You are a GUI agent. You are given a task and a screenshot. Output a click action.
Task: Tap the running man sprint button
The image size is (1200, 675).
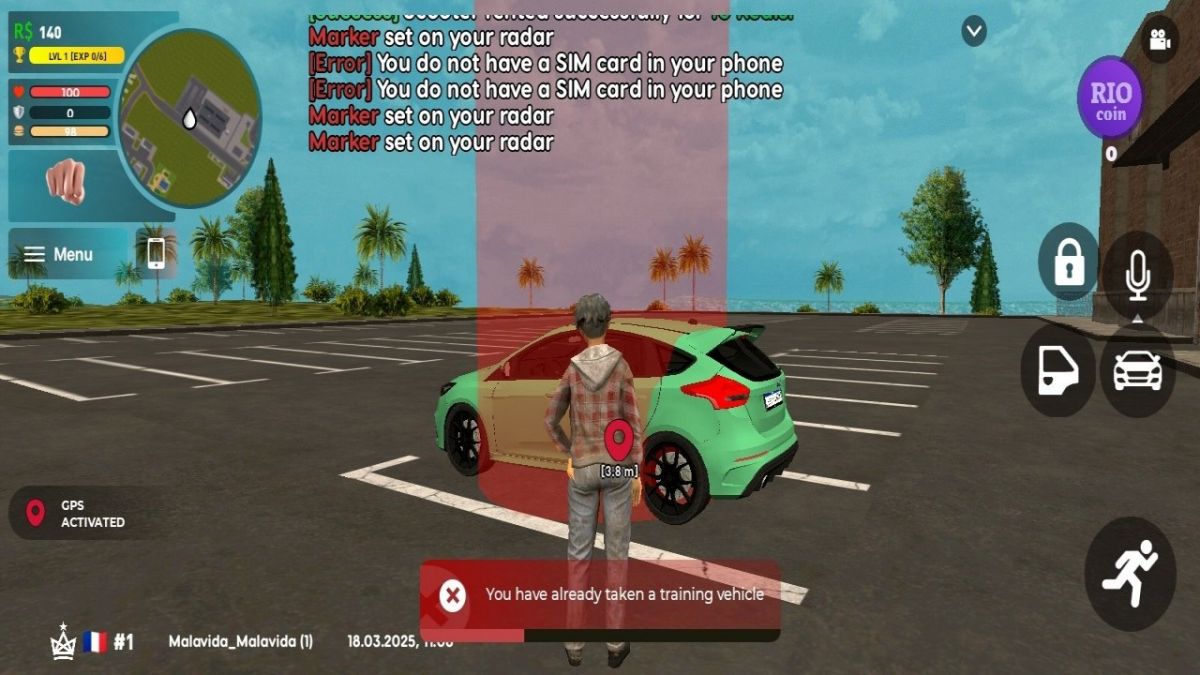1130,573
